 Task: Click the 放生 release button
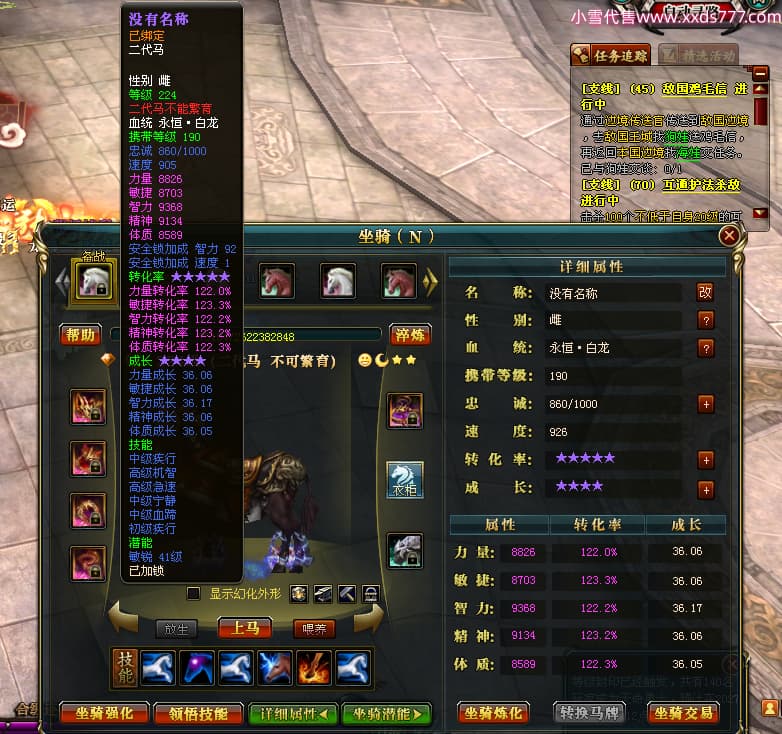pyautogui.click(x=176, y=629)
